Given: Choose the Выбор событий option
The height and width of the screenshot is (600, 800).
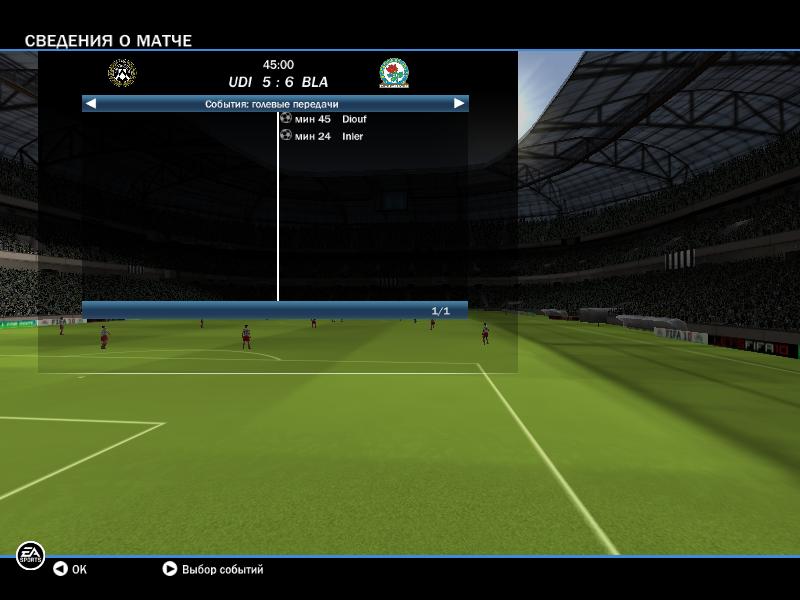Looking at the screenshot, I should [213, 569].
